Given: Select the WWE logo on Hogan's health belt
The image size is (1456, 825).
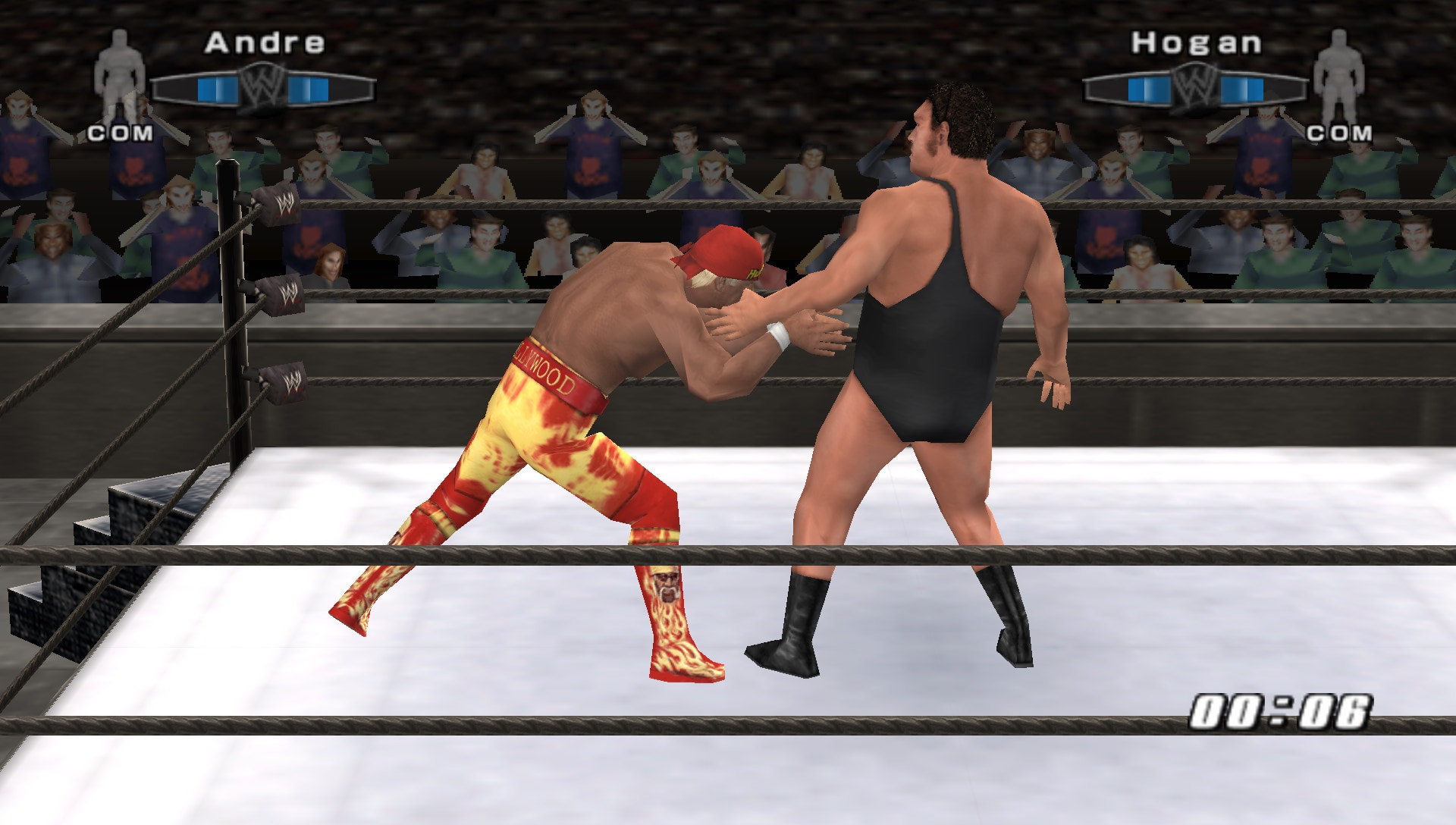Looking at the screenshot, I should coord(1196,86).
